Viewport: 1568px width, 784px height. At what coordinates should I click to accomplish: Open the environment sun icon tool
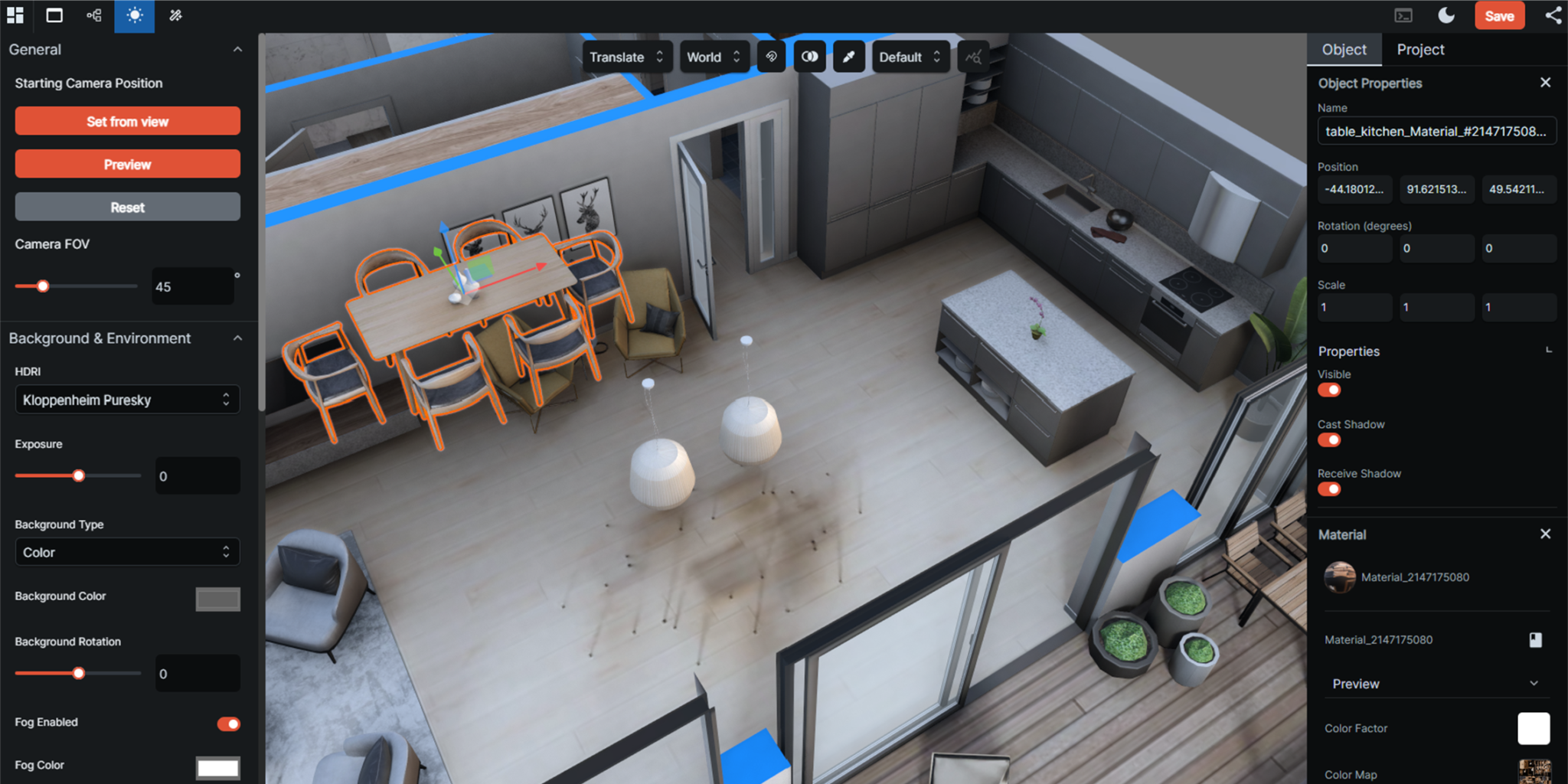click(134, 15)
